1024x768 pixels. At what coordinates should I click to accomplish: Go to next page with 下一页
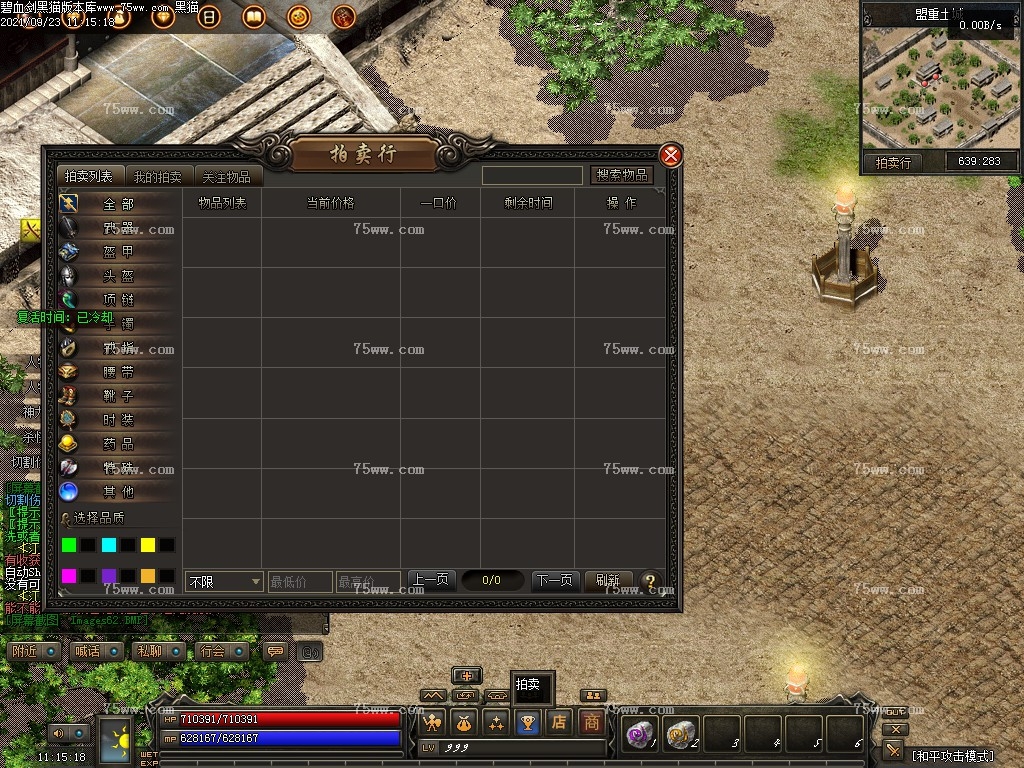(554, 580)
